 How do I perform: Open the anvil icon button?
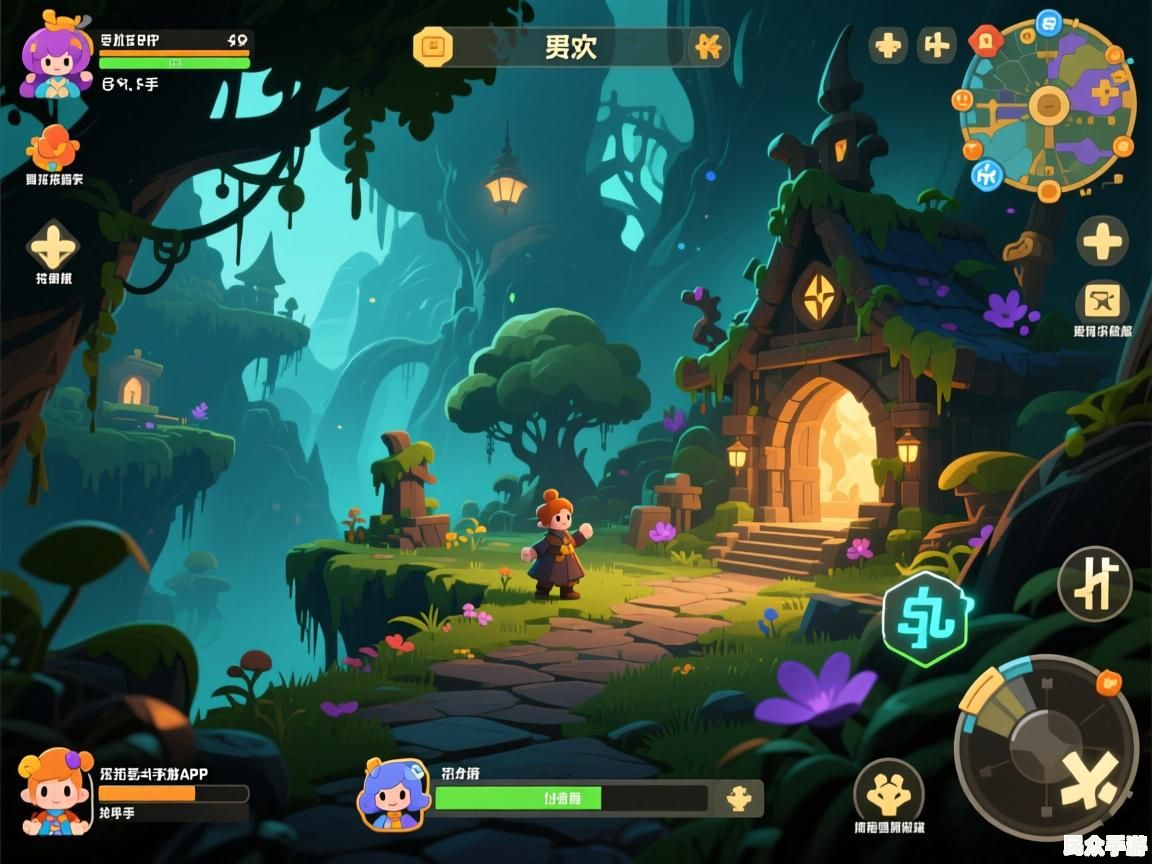[x=1102, y=301]
